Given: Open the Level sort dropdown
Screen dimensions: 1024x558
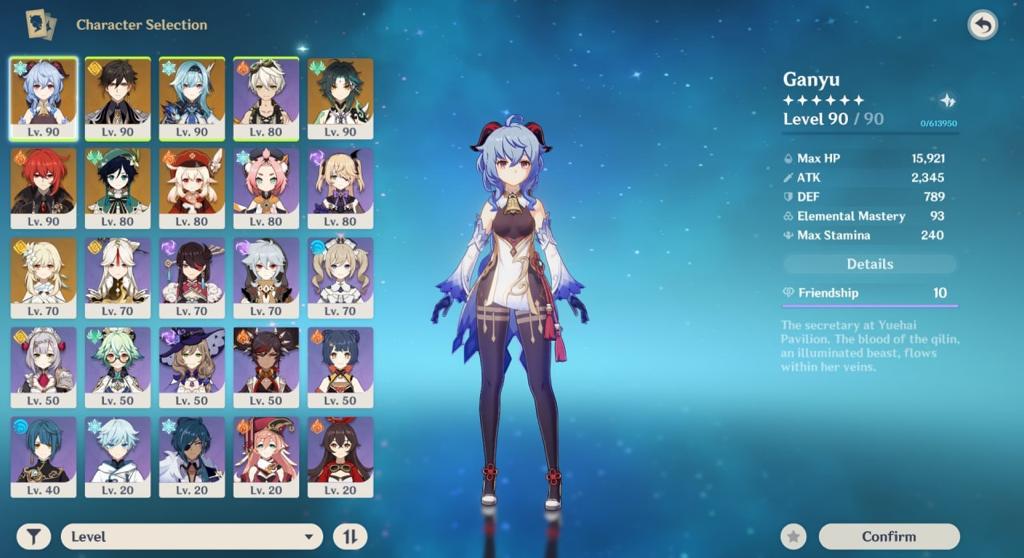Looking at the screenshot, I should pos(192,537).
